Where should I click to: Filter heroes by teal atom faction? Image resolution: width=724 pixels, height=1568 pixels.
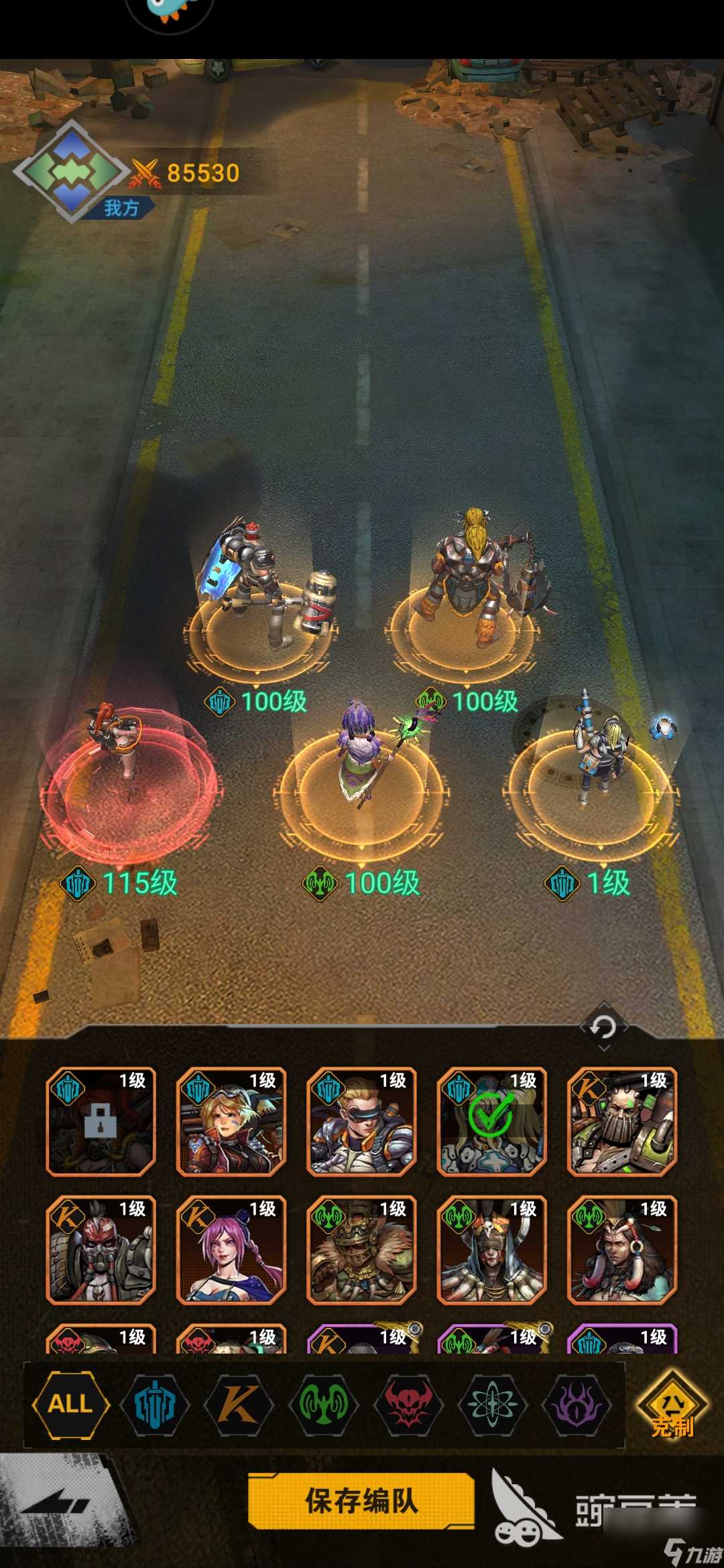(493, 1403)
